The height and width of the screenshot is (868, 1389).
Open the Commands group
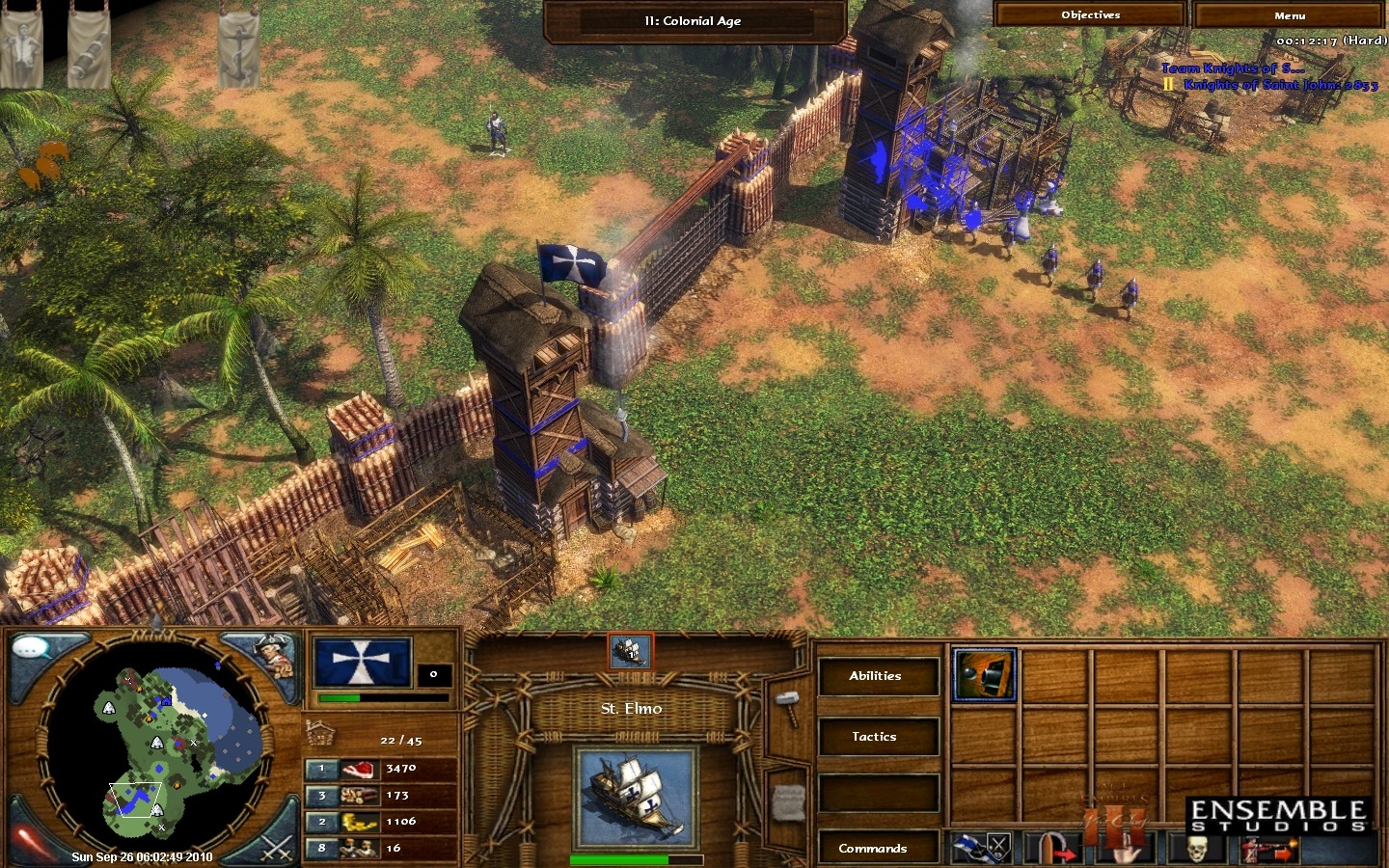(x=874, y=849)
